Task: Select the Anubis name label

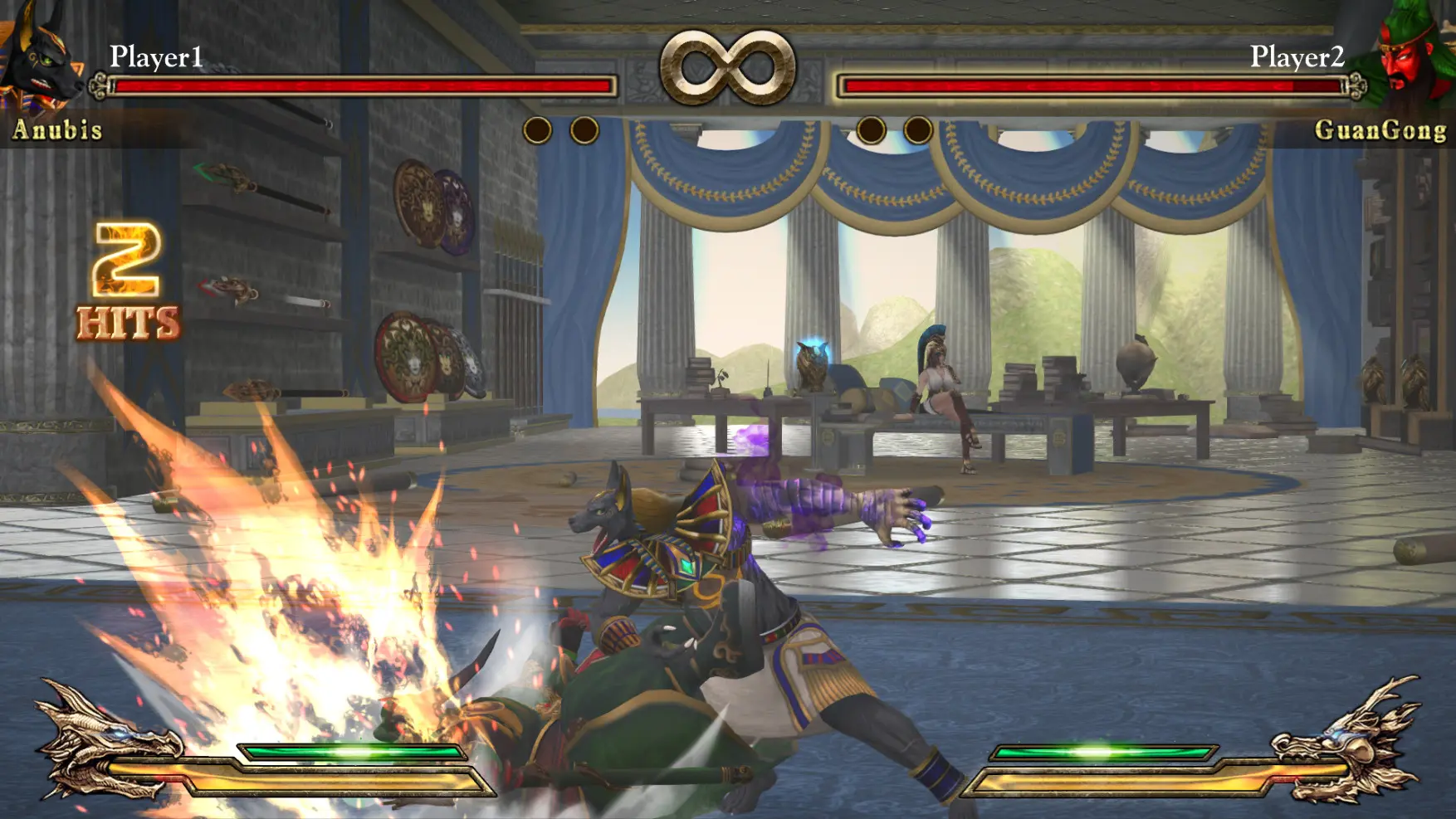Action: tap(58, 129)
